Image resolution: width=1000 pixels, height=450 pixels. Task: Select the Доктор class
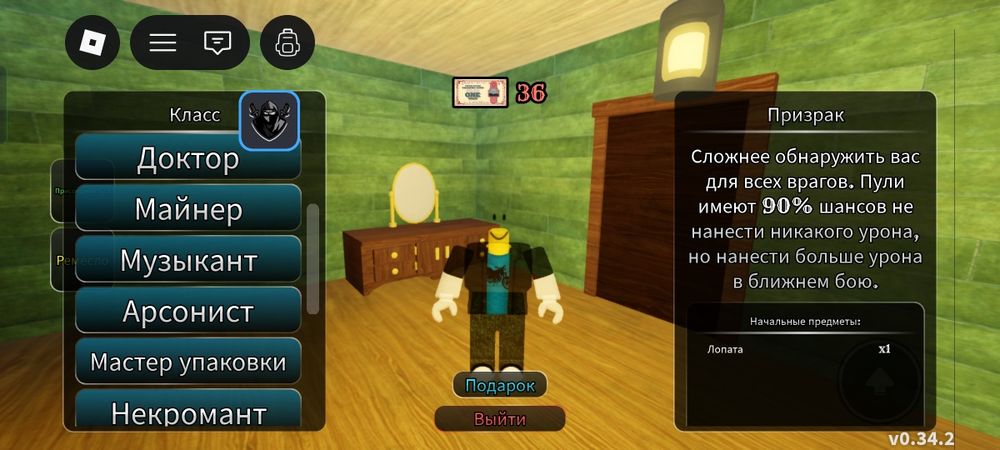188,158
